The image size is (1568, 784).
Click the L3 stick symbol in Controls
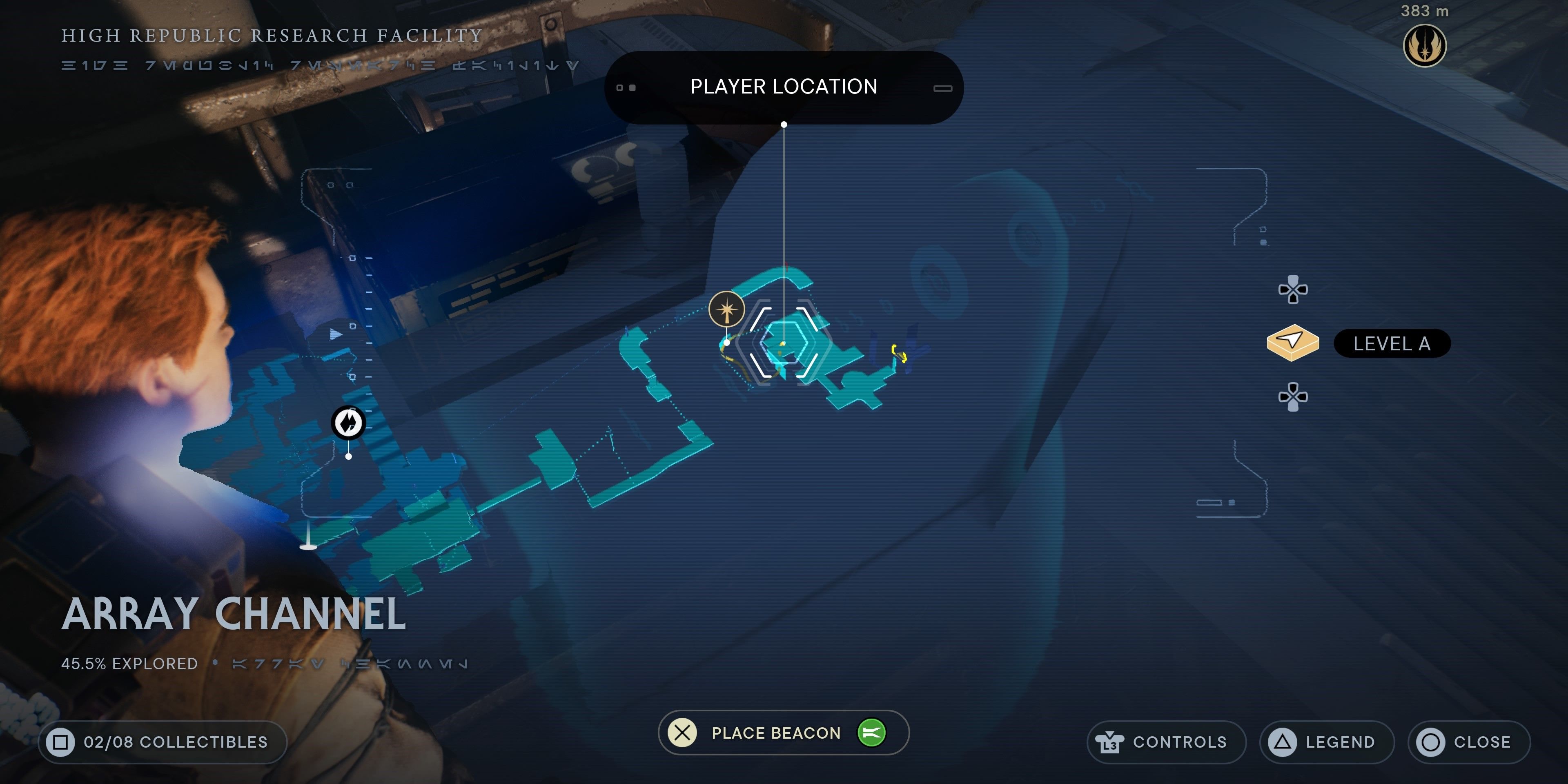[1110, 742]
